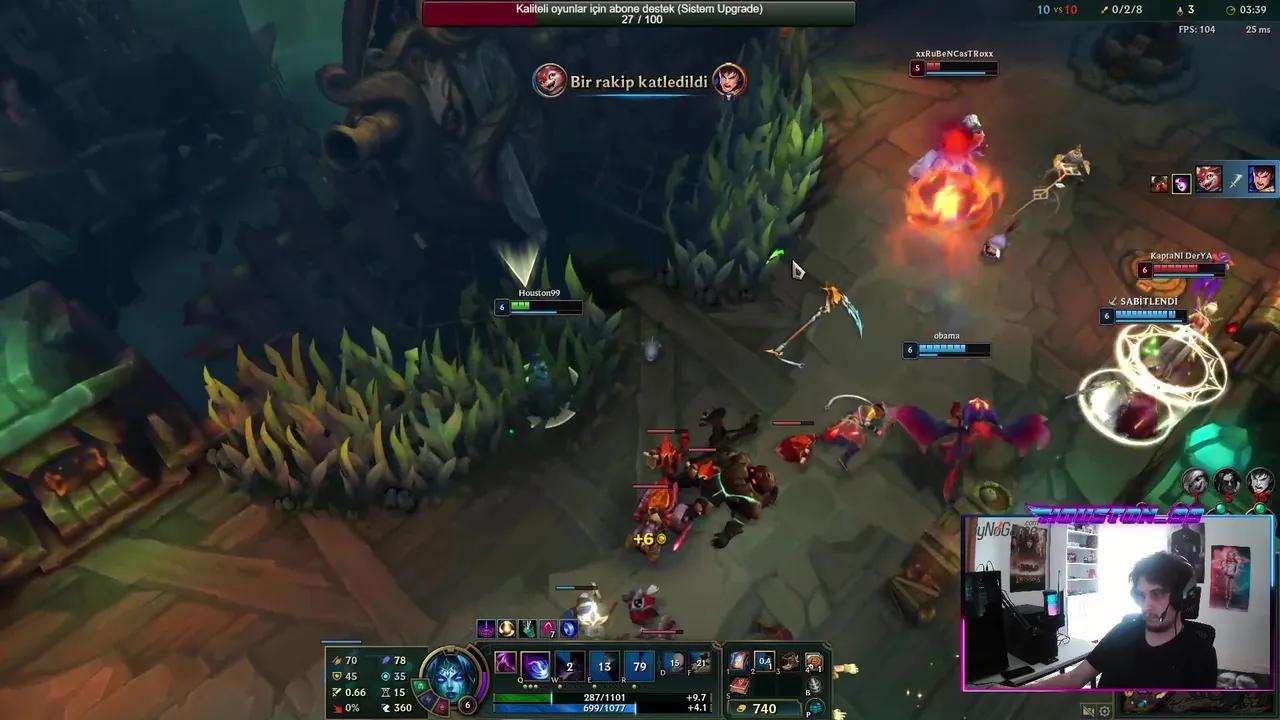This screenshot has width=1280, height=720.
Task: Open the shop using the gold 740 button
Action: pyautogui.click(x=763, y=707)
